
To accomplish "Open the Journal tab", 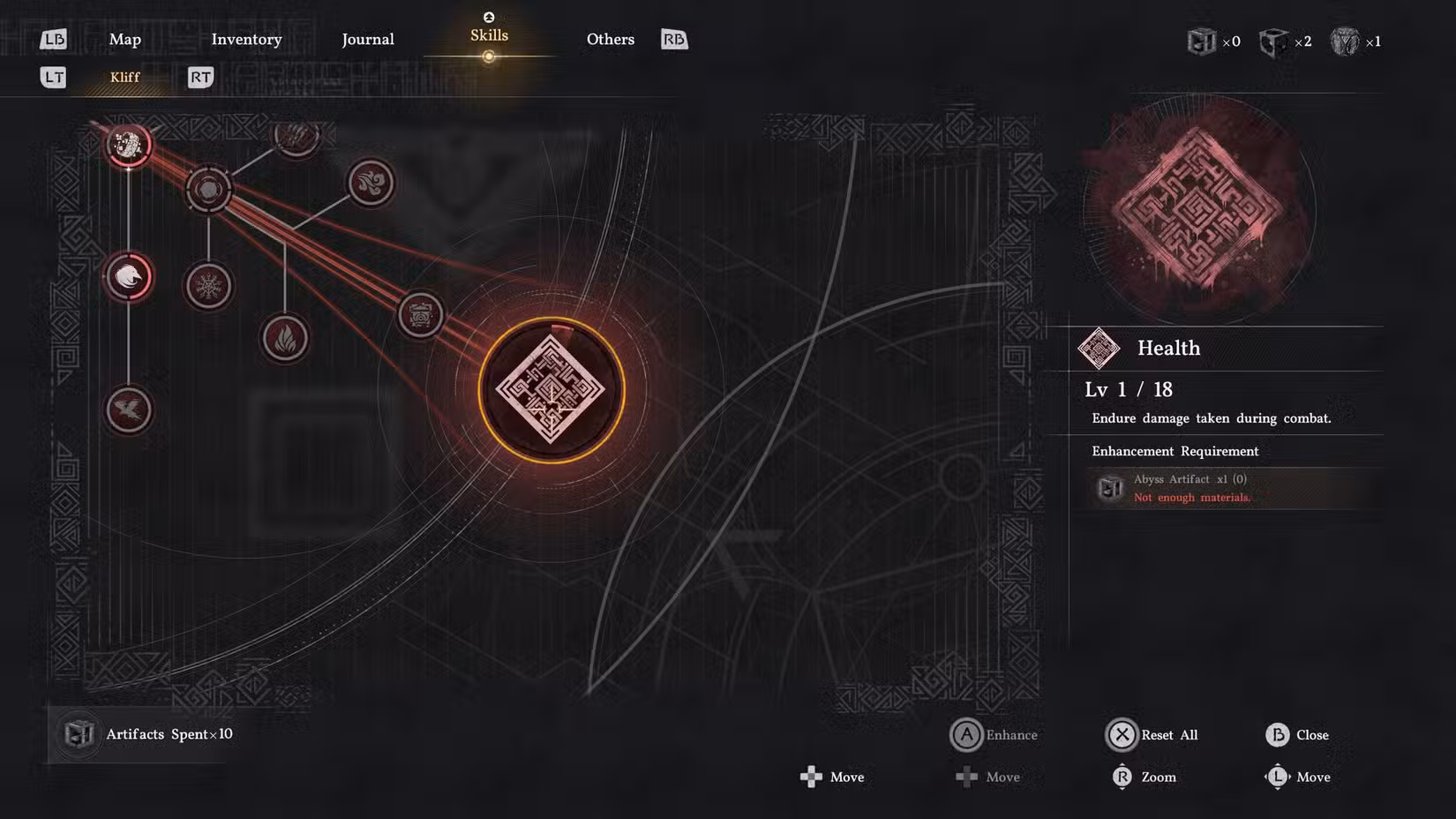I will click(368, 40).
